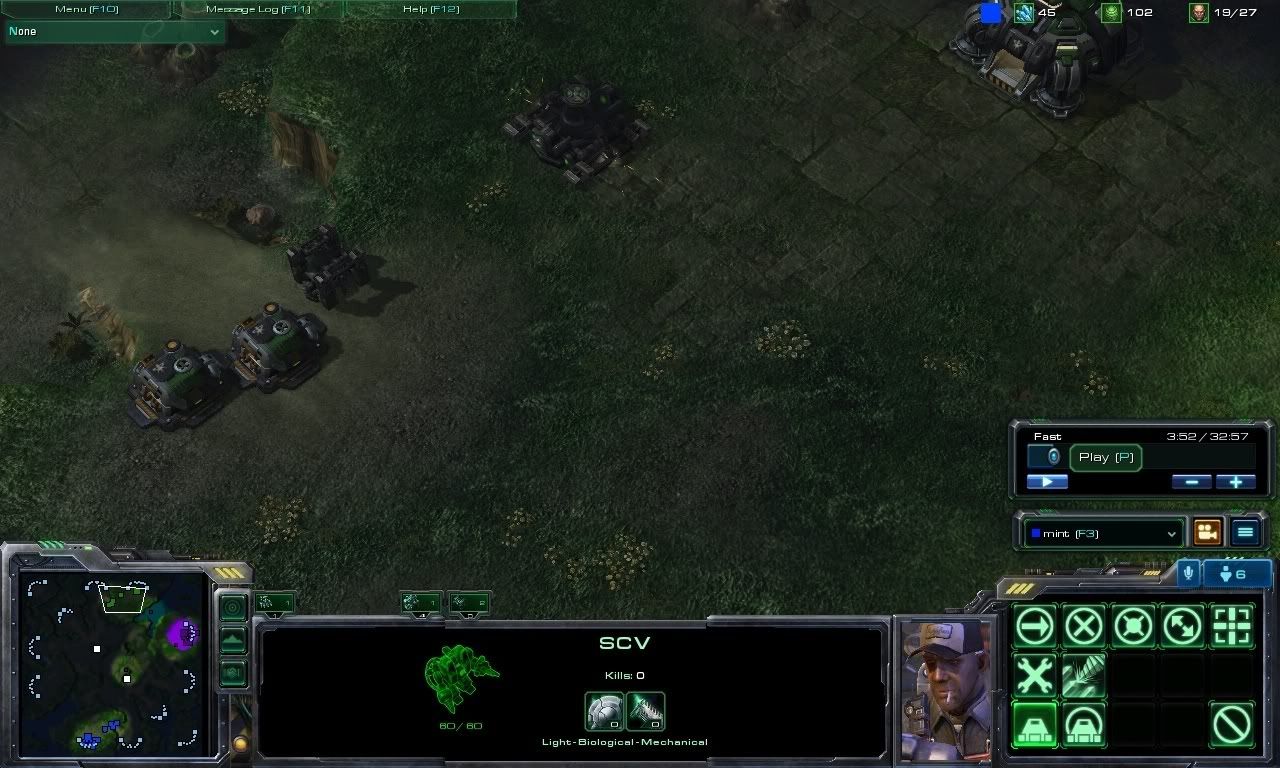Image resolution: width=1280 pixels, height=768 pixels.
Task: Activate the Stop command icon
Action: (1084, 627)
